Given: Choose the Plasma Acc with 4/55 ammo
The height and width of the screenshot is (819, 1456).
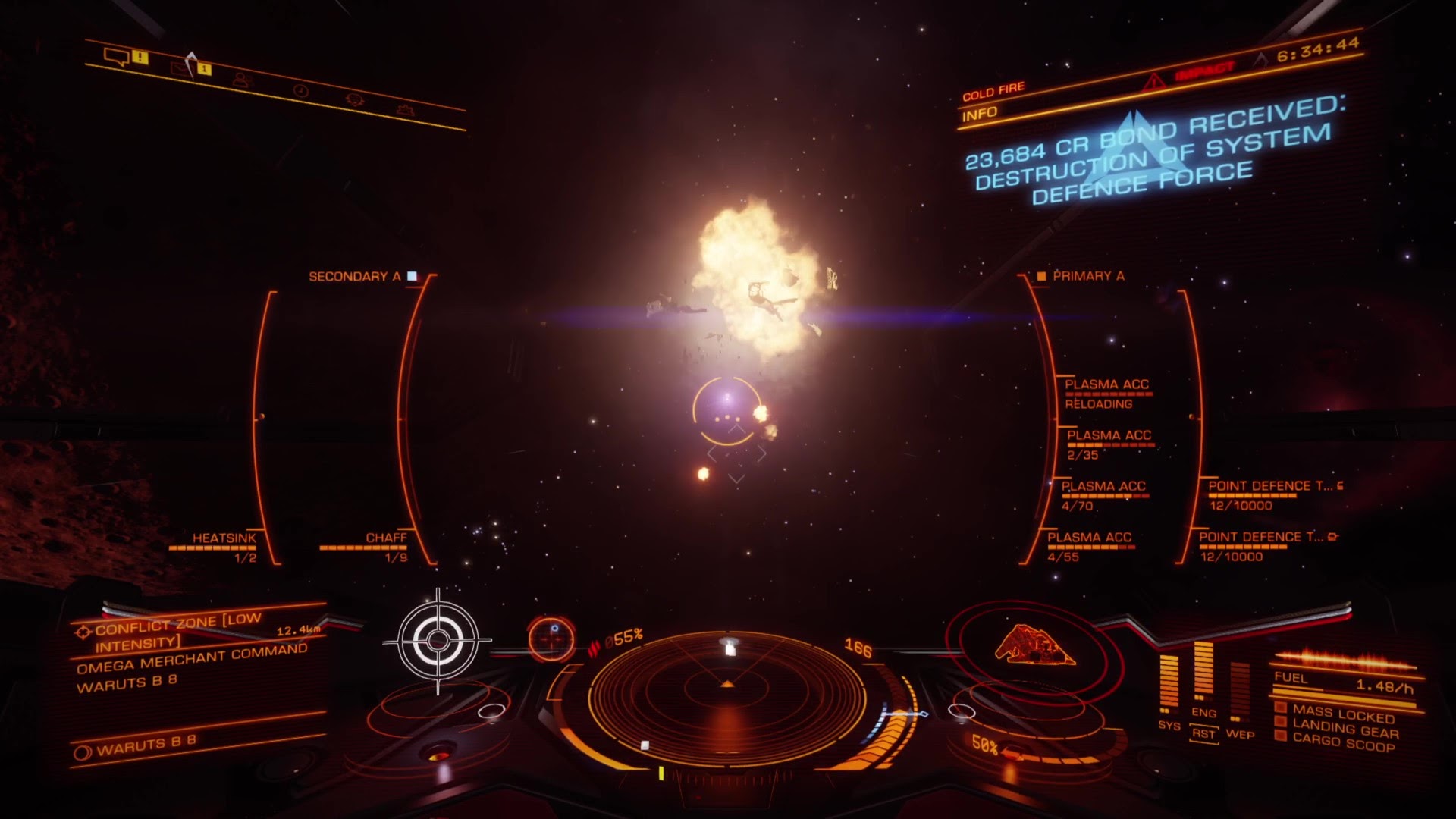Looking at the screenshot, I should click(1089, 538).
